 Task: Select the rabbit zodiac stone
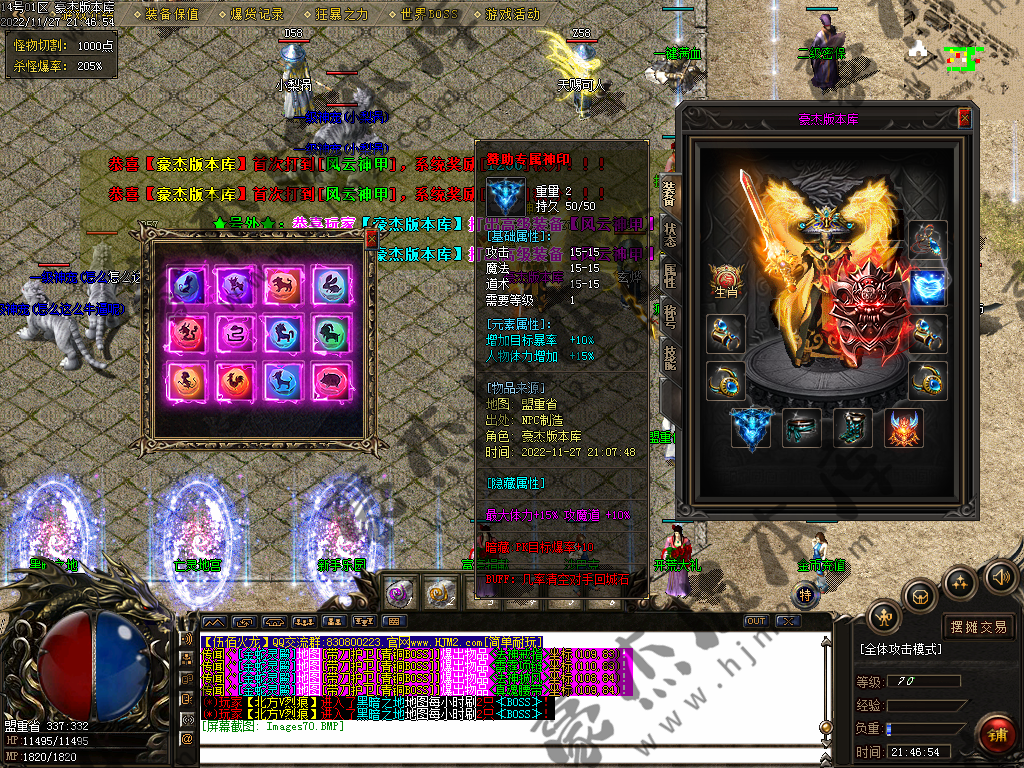(331, 284)
